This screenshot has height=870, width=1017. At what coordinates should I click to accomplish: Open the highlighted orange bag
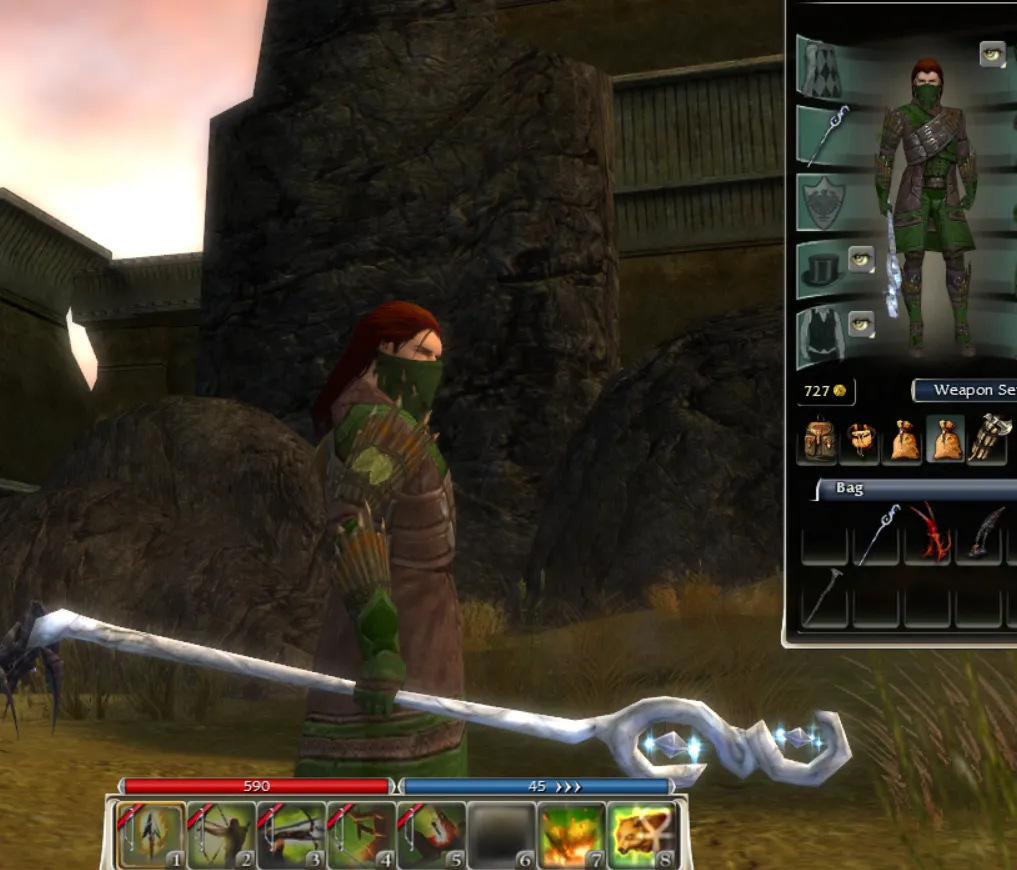pyautogui.click(x=945, y=440)
